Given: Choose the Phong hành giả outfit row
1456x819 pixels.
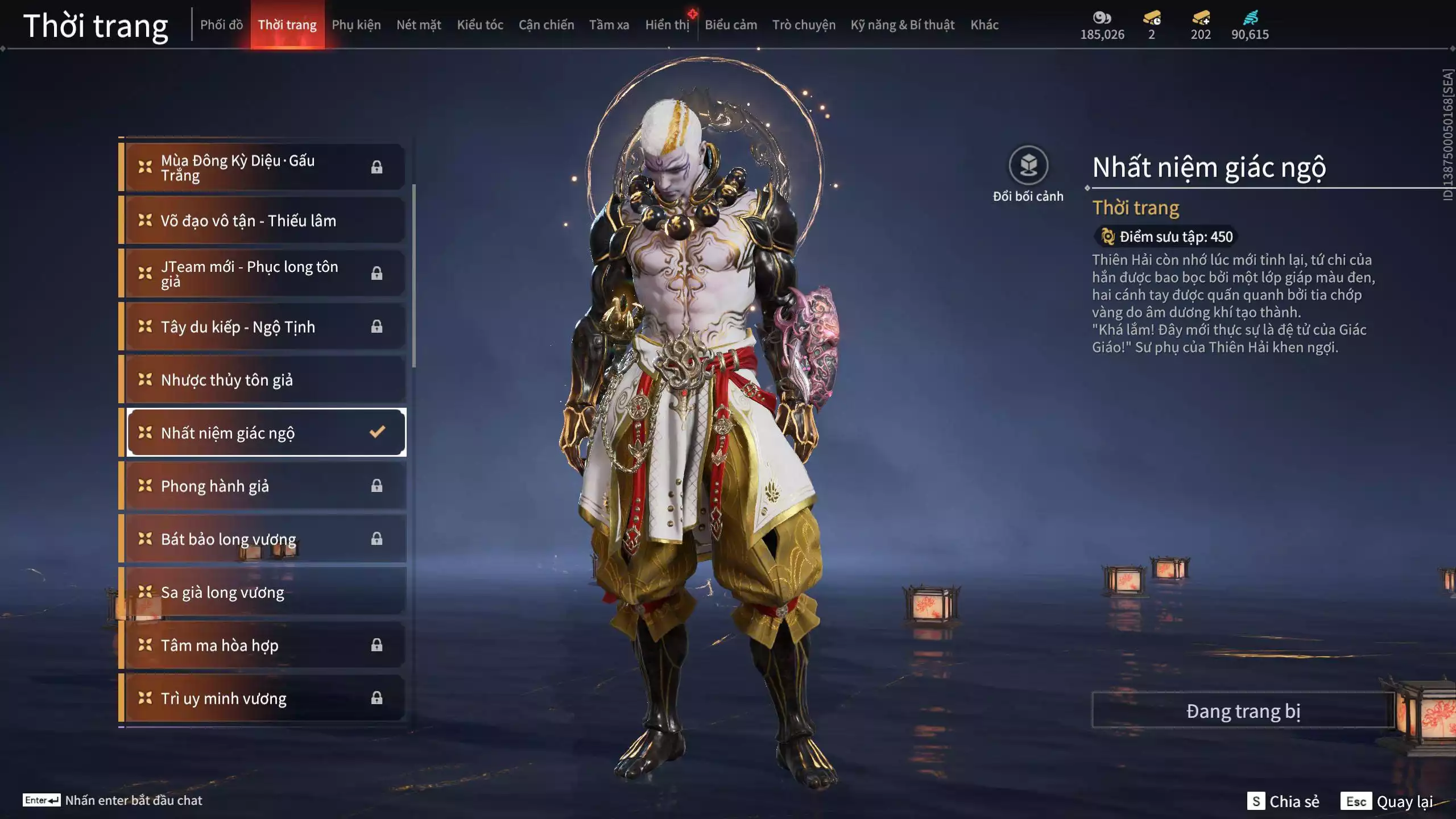Looking at the screenshot, I should pyautogui.click(x=265, y=486).
